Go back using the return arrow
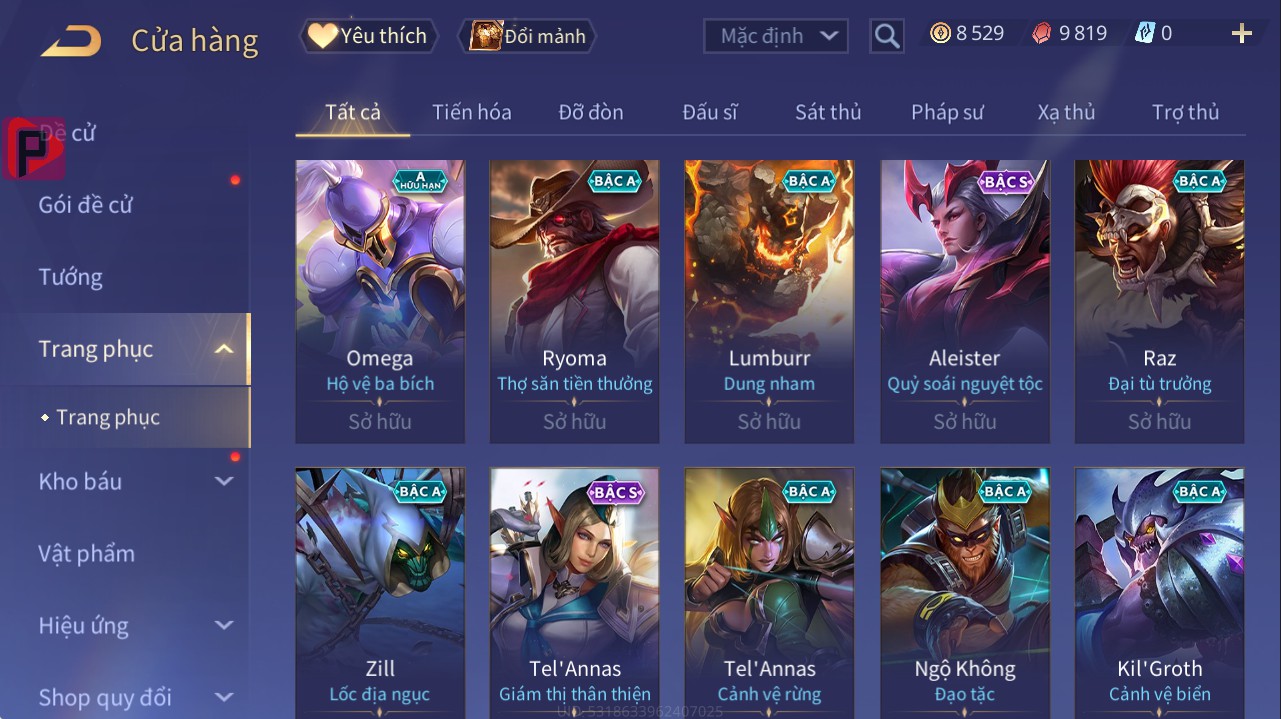This screenshot has height=719, width=1281. (71, 41)
